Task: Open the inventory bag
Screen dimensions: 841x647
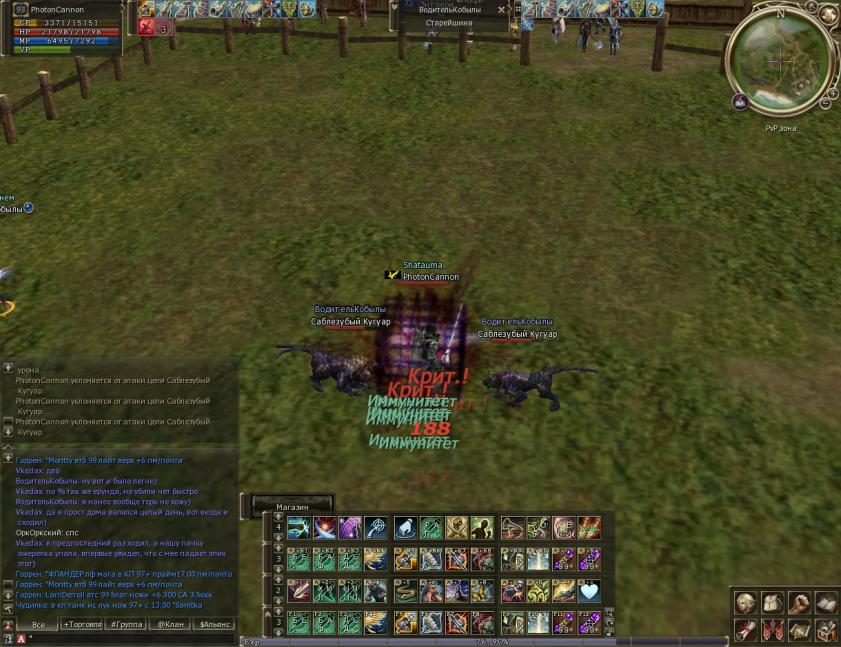Action: [771, 603]
